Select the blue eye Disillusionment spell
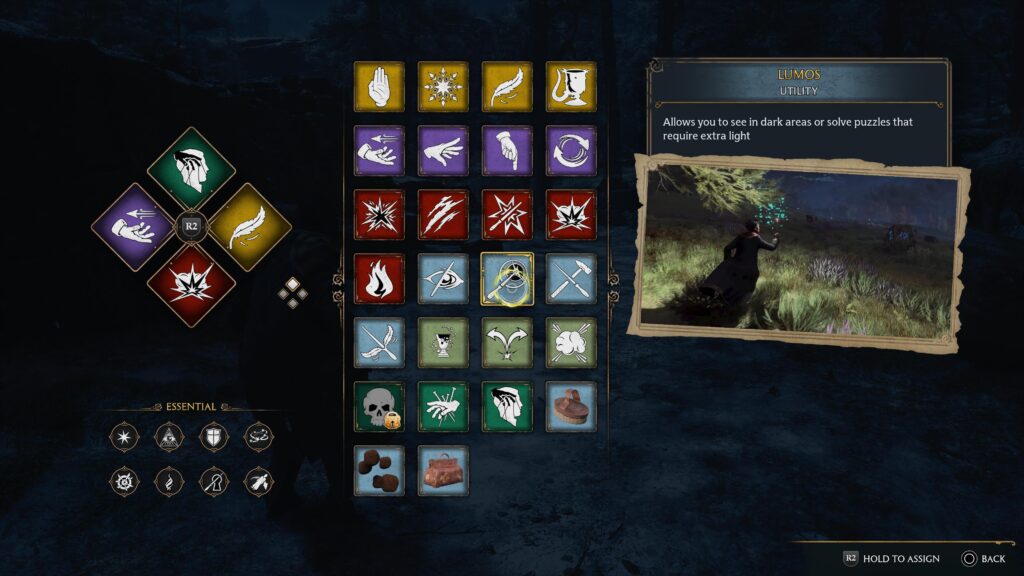1024x576 pixels. tap(443, 278)
